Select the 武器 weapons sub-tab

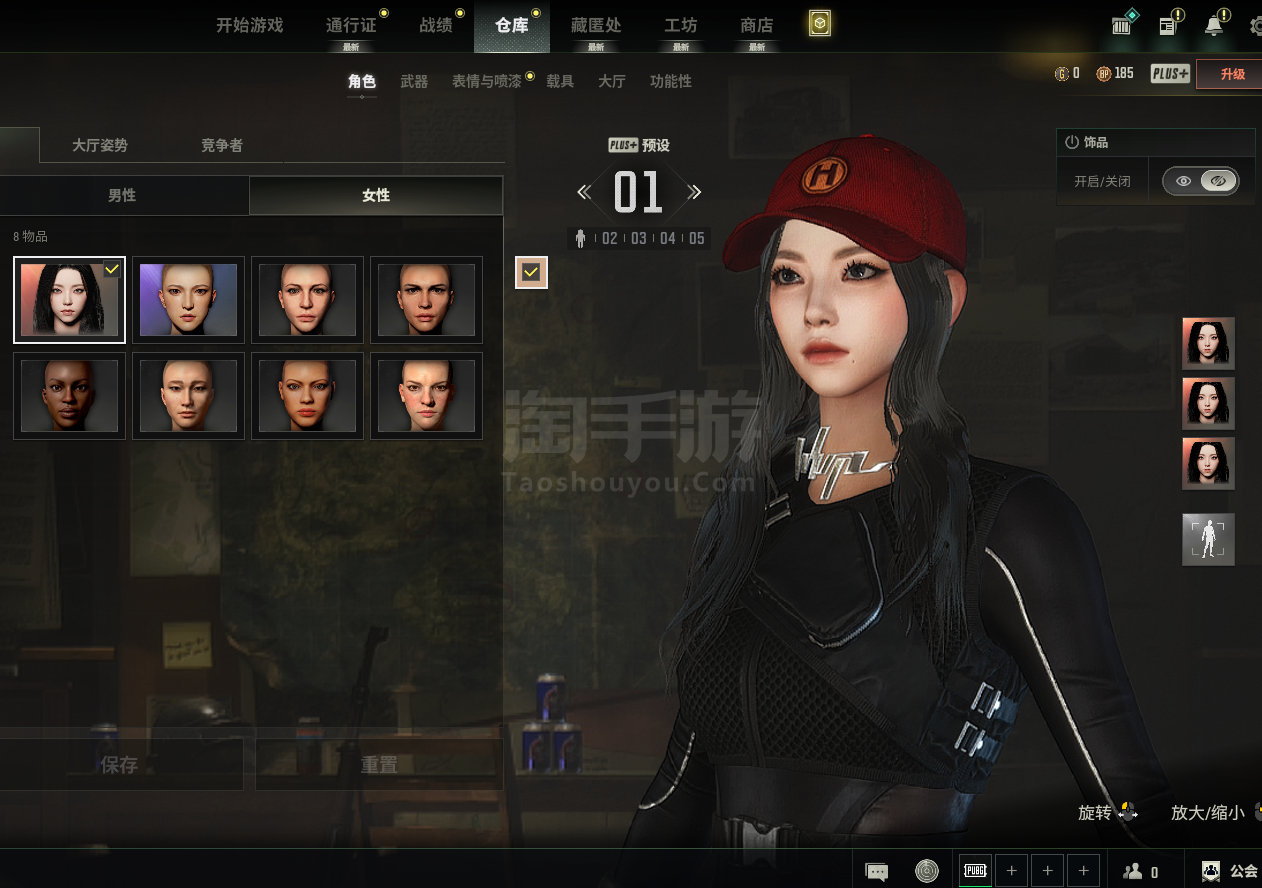pyautogui.click(x=414, y=82)
